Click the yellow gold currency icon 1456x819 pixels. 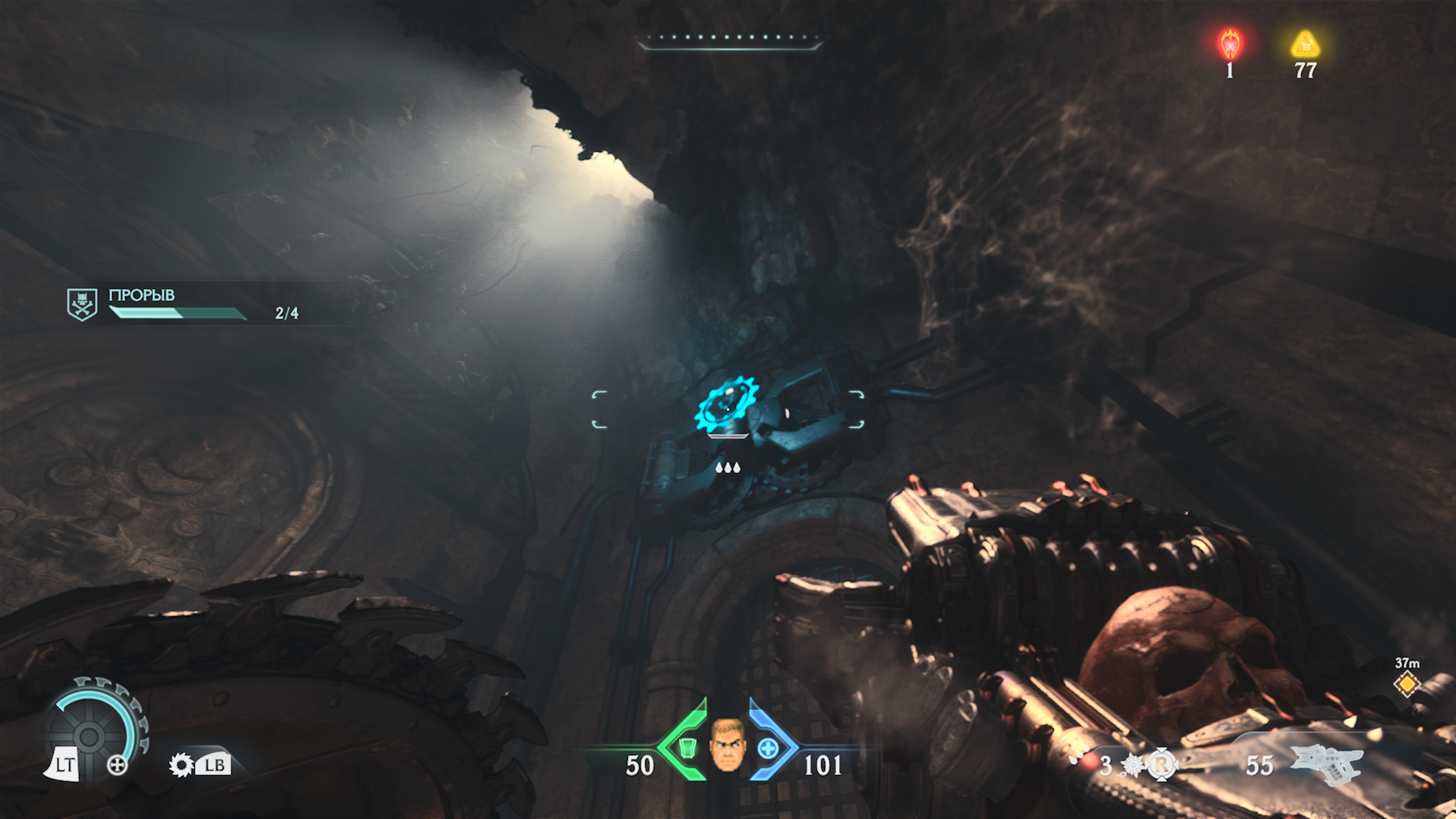pos(1305,45)
